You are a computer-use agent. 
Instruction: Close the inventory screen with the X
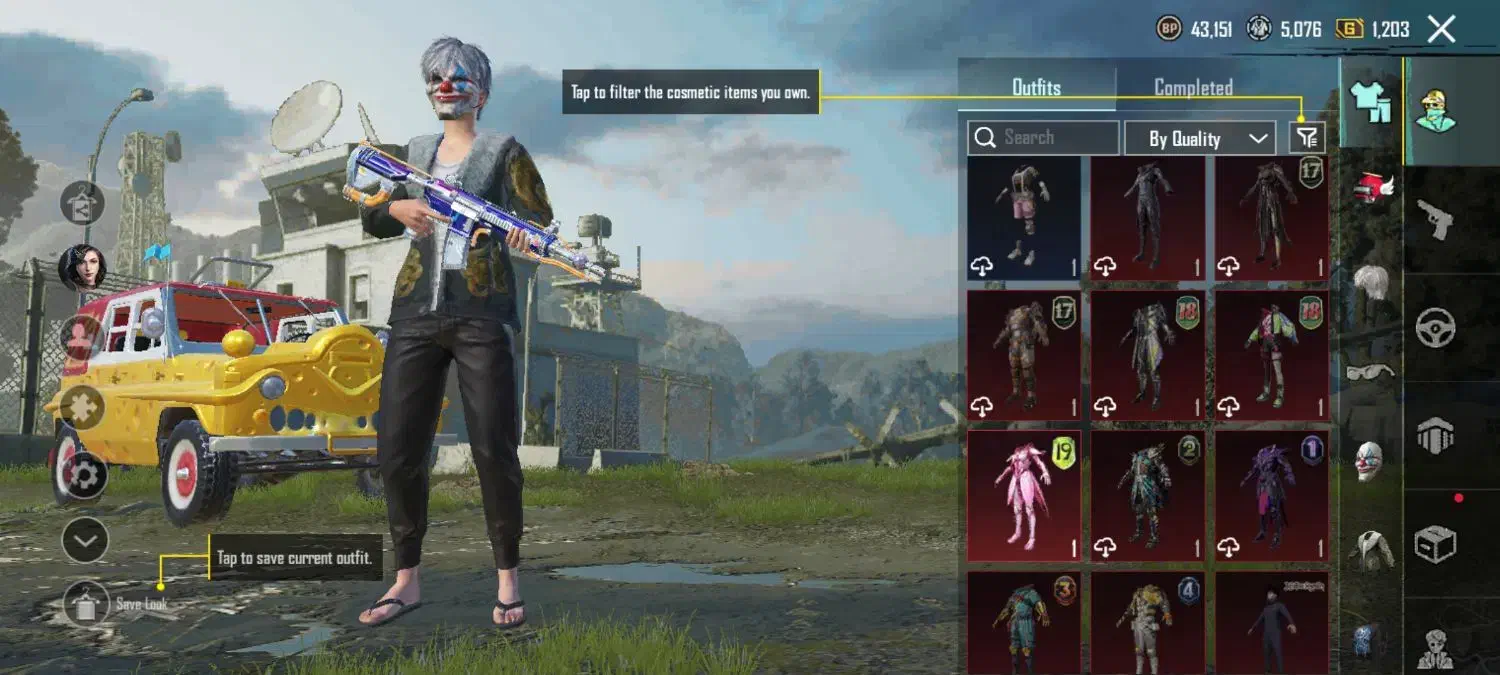(x=1441, y=29)
